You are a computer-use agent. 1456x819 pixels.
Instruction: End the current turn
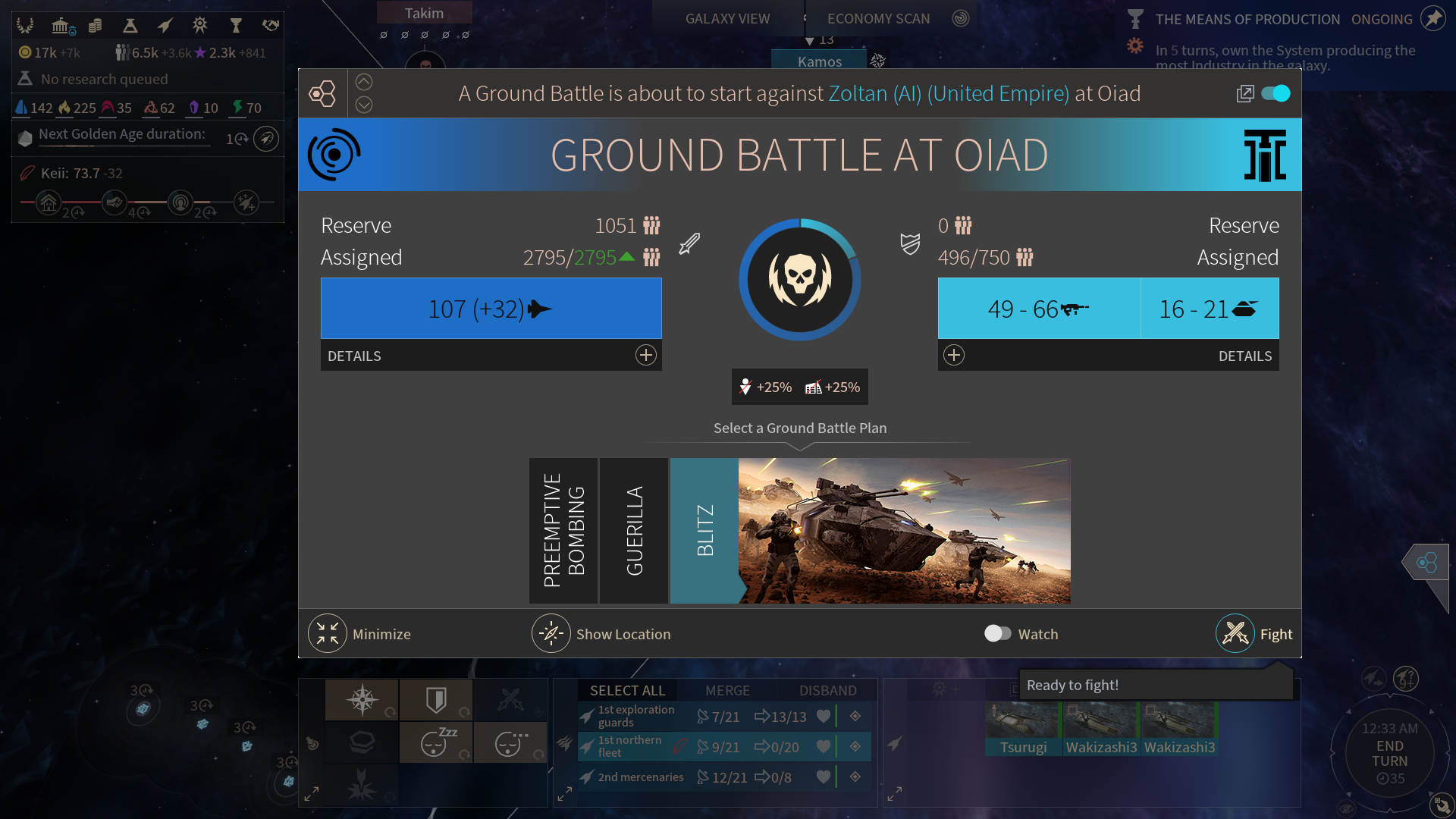[1389, 753]
